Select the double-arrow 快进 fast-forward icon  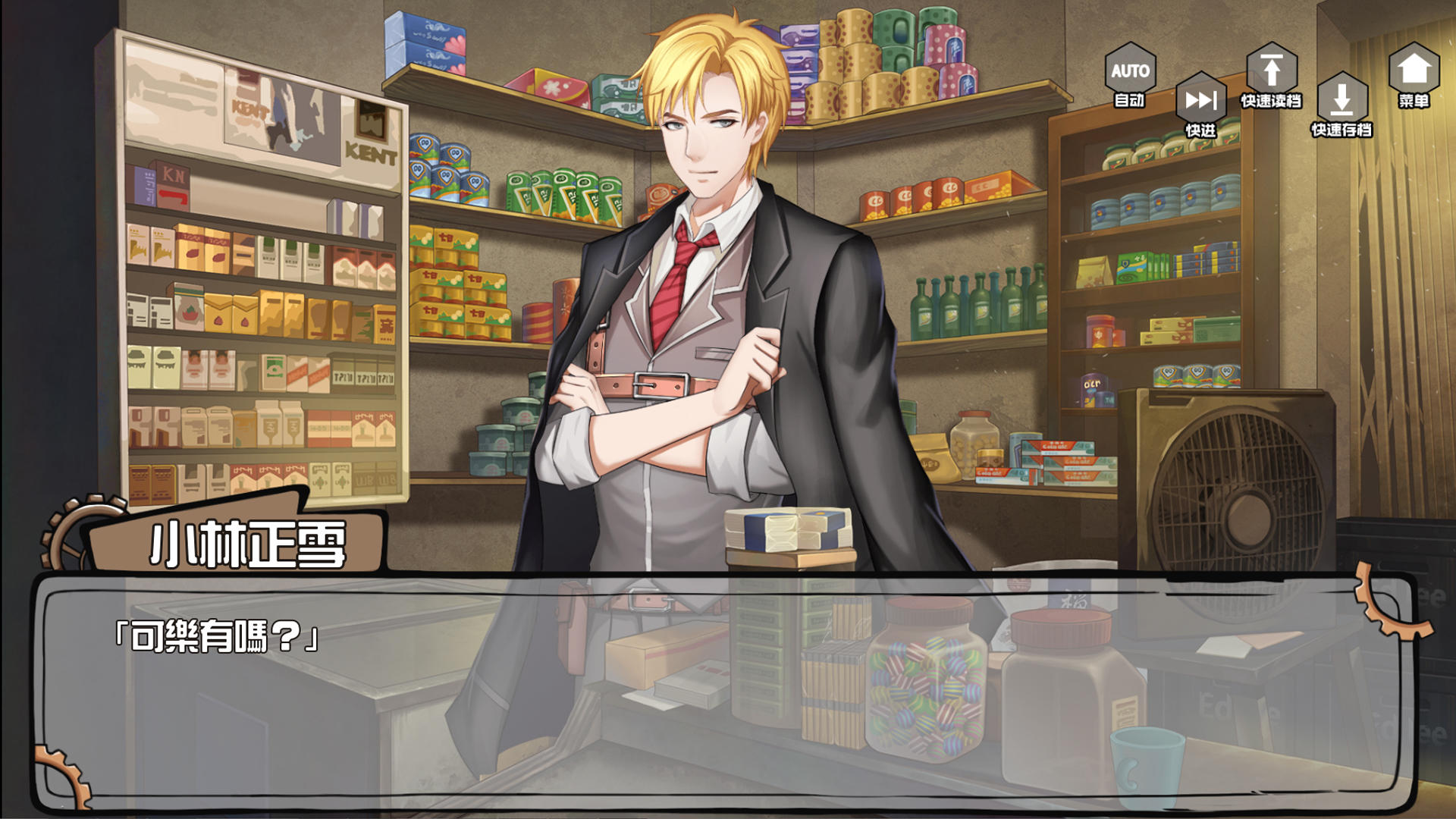tap(1200, 99)
